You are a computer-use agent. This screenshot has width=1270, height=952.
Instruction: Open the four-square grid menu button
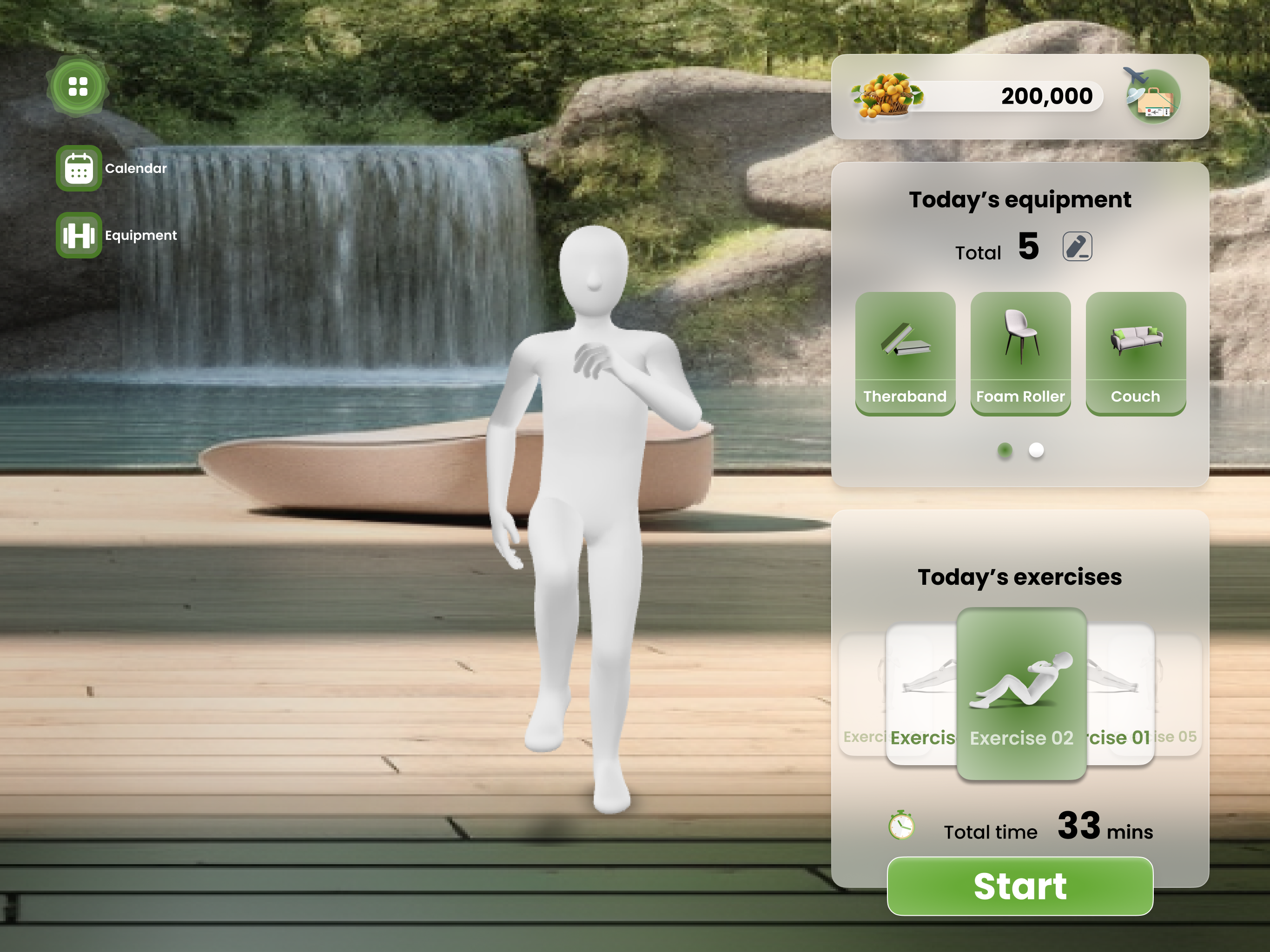[78, 87]
